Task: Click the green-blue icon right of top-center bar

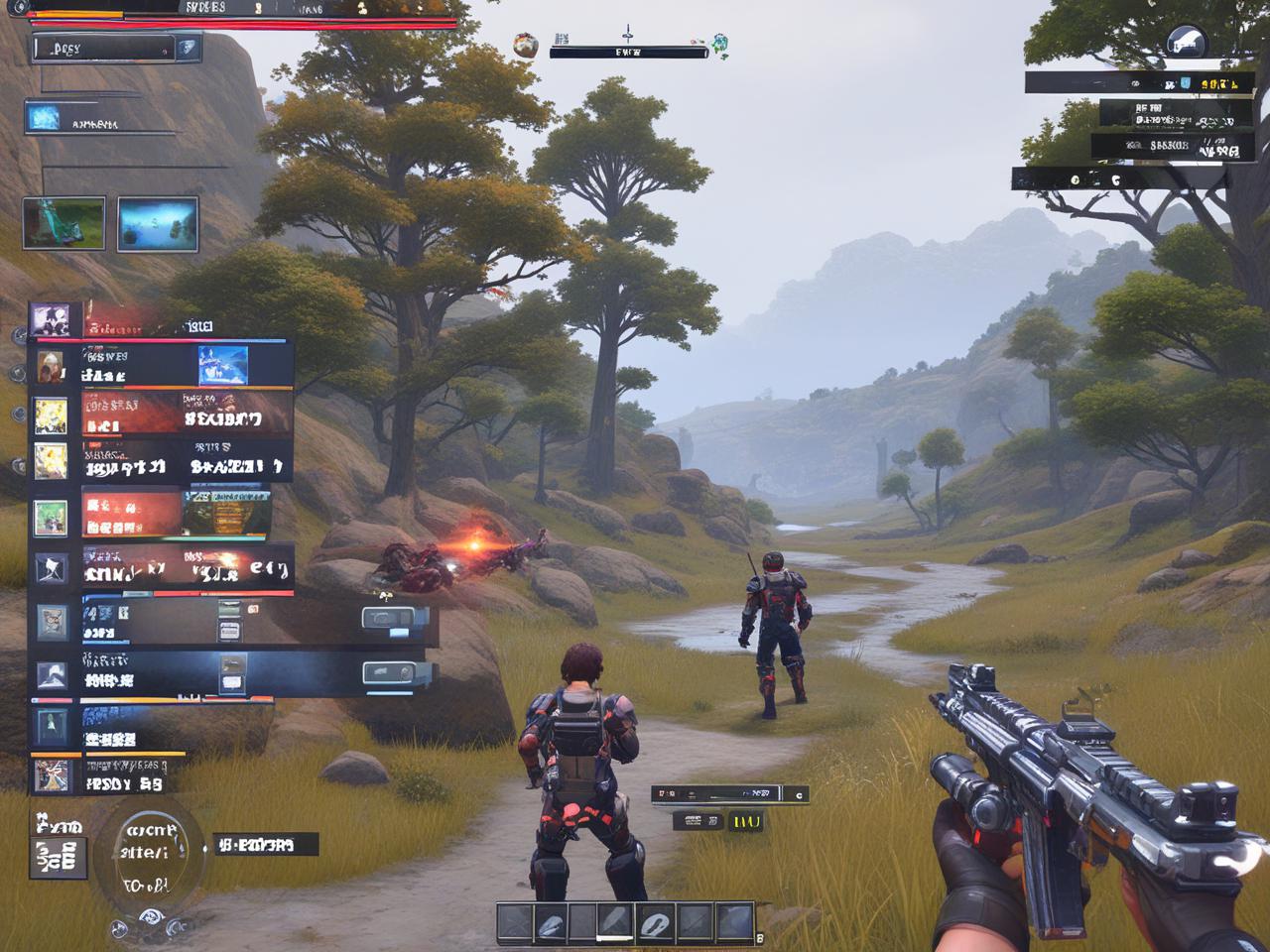Action: (x=718, y=43)
